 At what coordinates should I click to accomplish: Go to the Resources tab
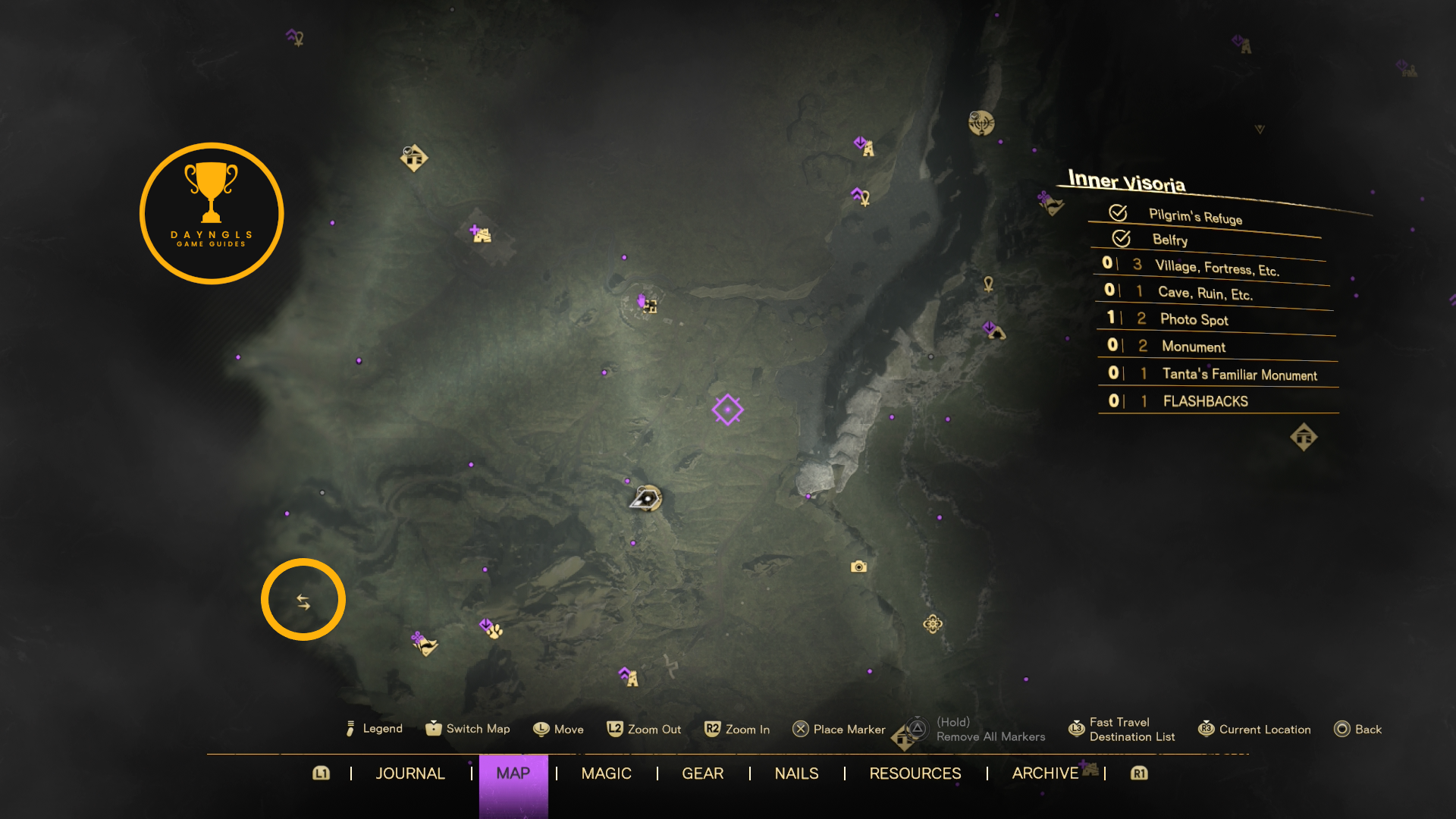(915, 773)
